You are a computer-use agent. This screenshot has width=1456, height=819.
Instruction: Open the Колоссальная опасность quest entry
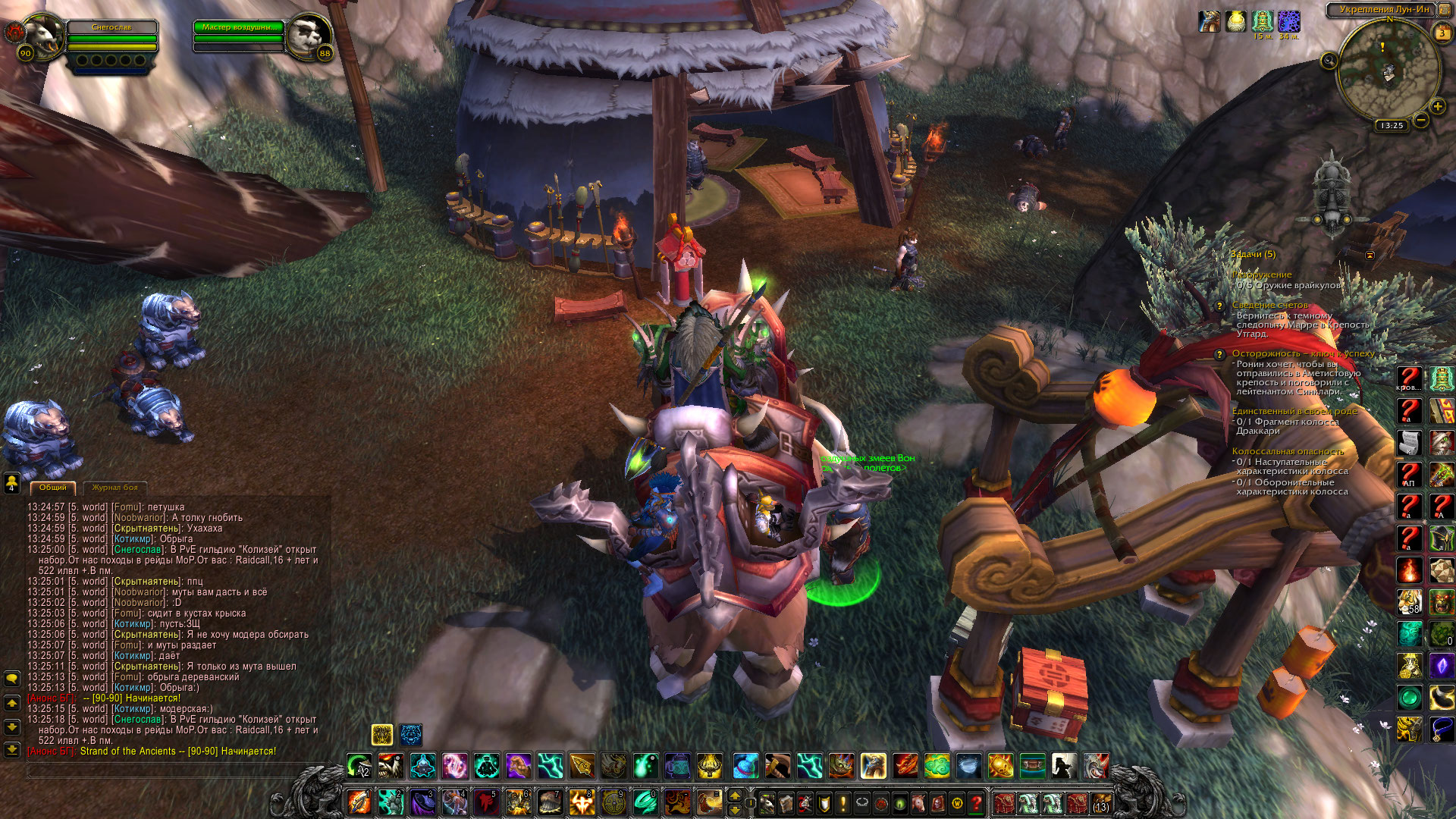(x=1287, y=451)
